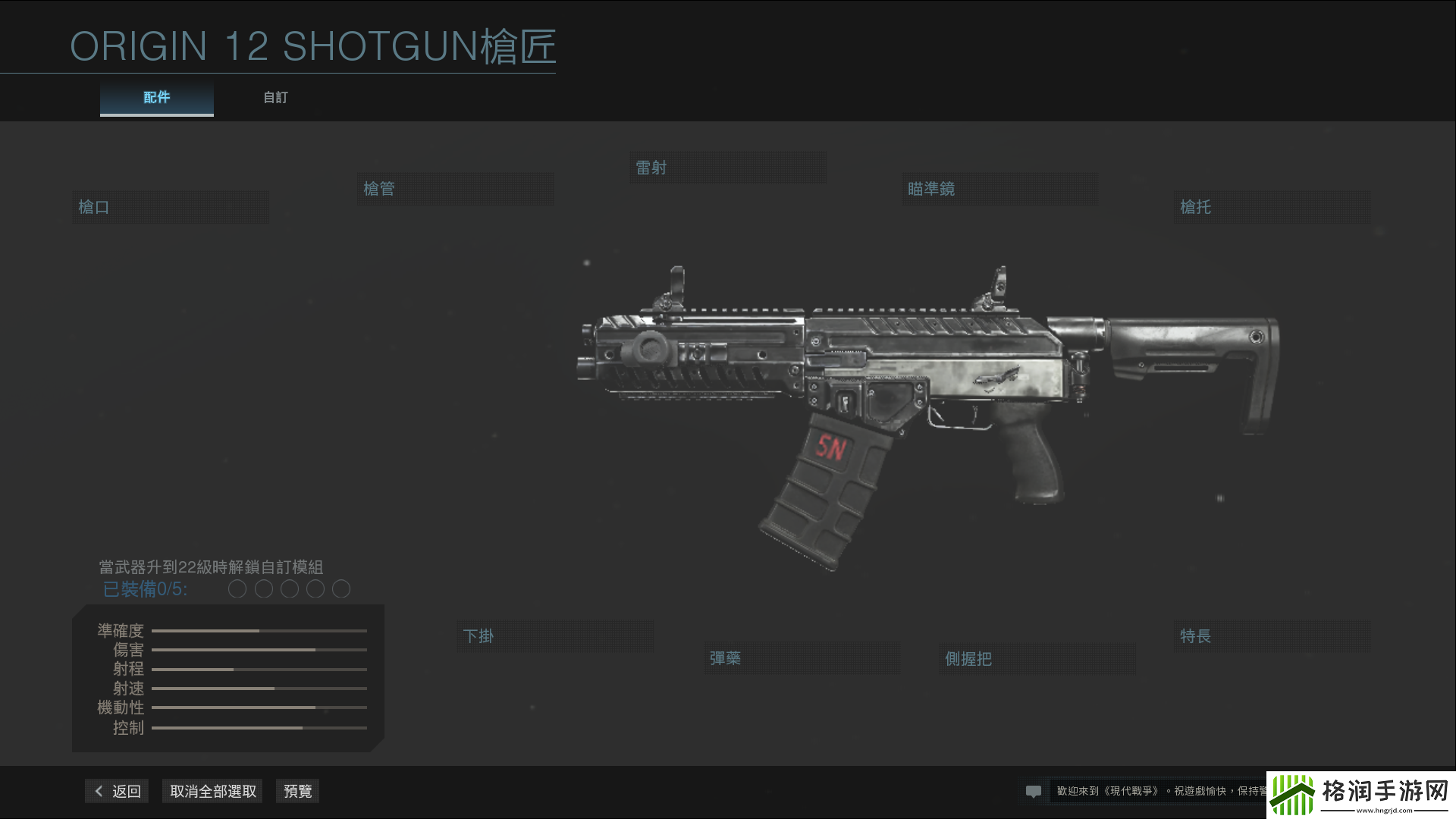Select the 特長 perk attachment slot
The height and width of the screenshot is (819, 1456).
click(x=1271, y=636)
